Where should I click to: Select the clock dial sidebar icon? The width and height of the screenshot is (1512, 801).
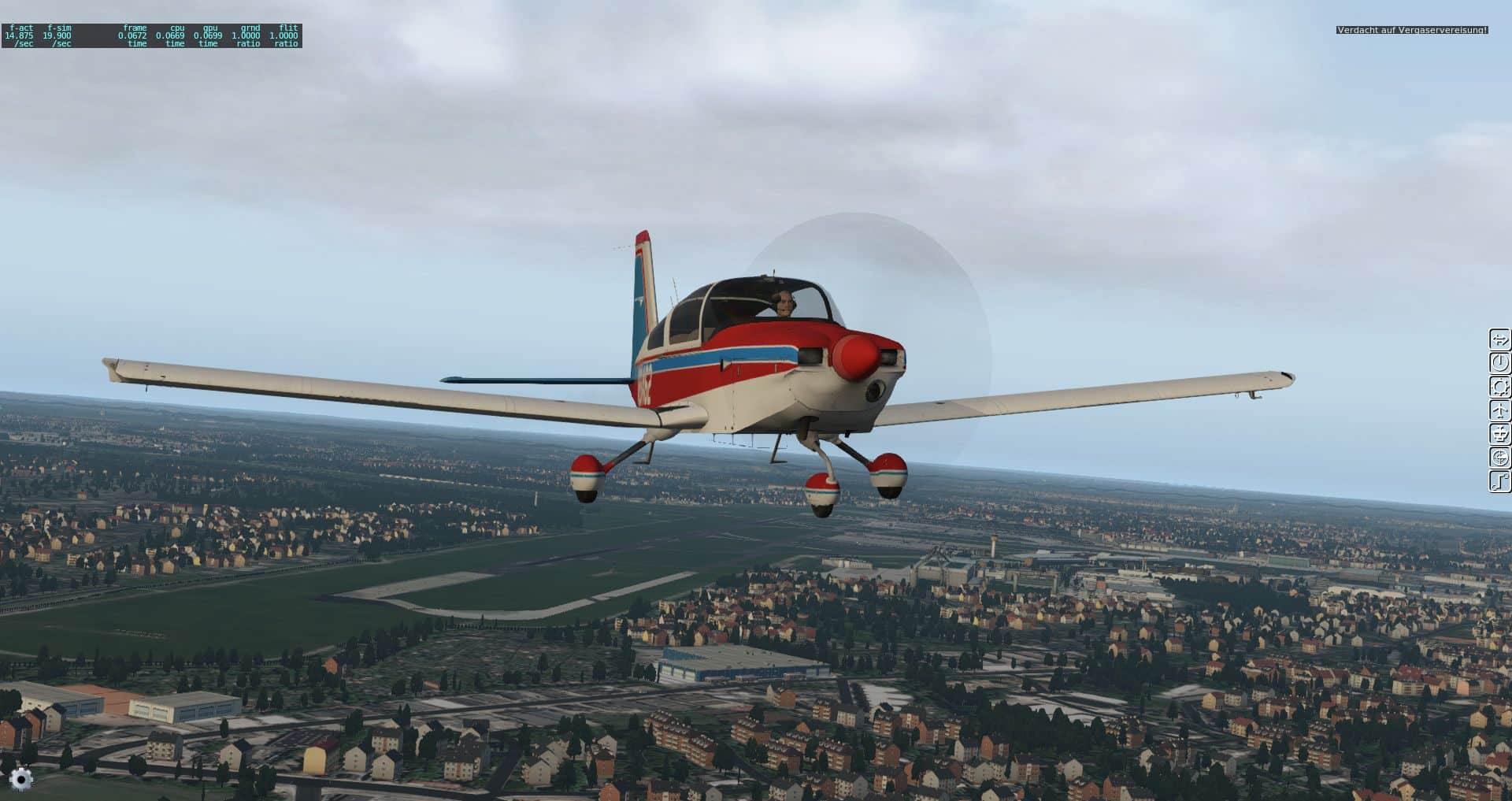point(1499,363)
